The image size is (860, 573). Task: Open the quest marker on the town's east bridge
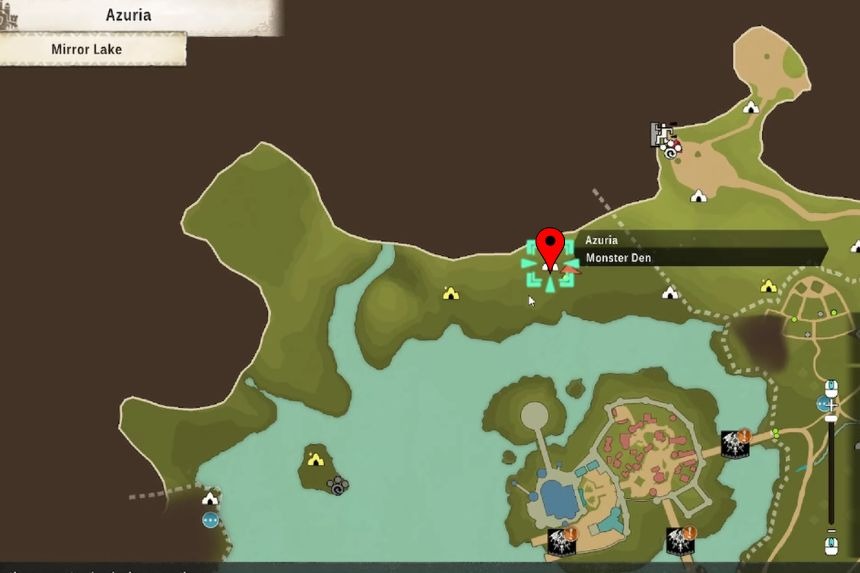[735, 444]
